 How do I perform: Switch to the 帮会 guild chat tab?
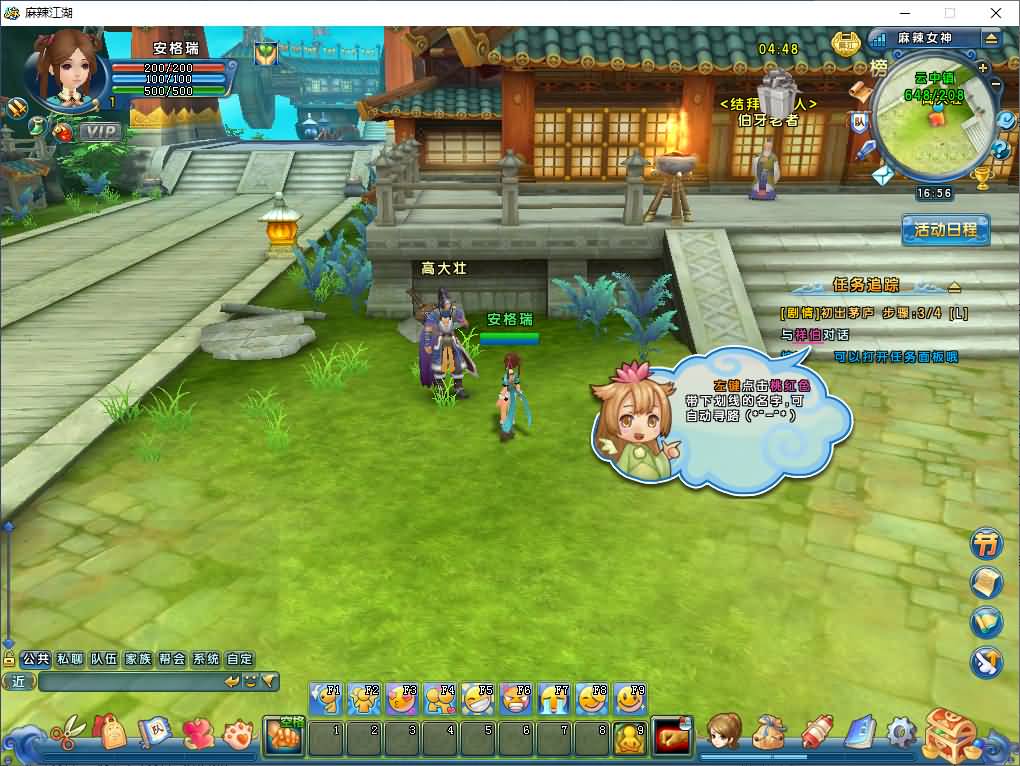coord(172,659)
